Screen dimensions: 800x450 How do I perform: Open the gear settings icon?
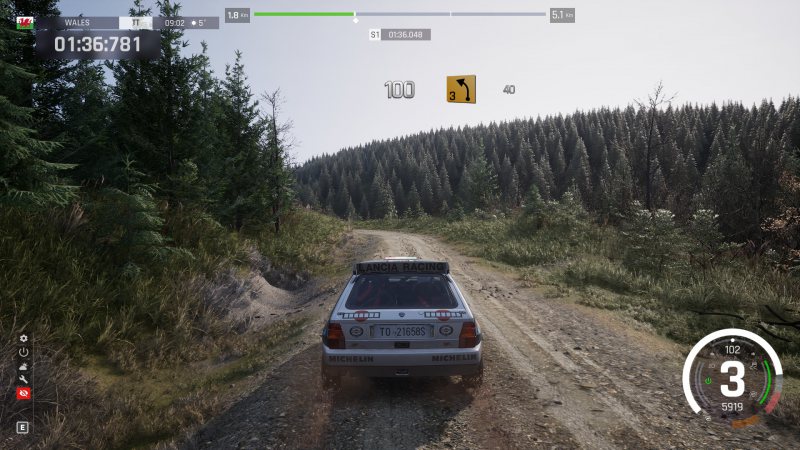point(23,339)
